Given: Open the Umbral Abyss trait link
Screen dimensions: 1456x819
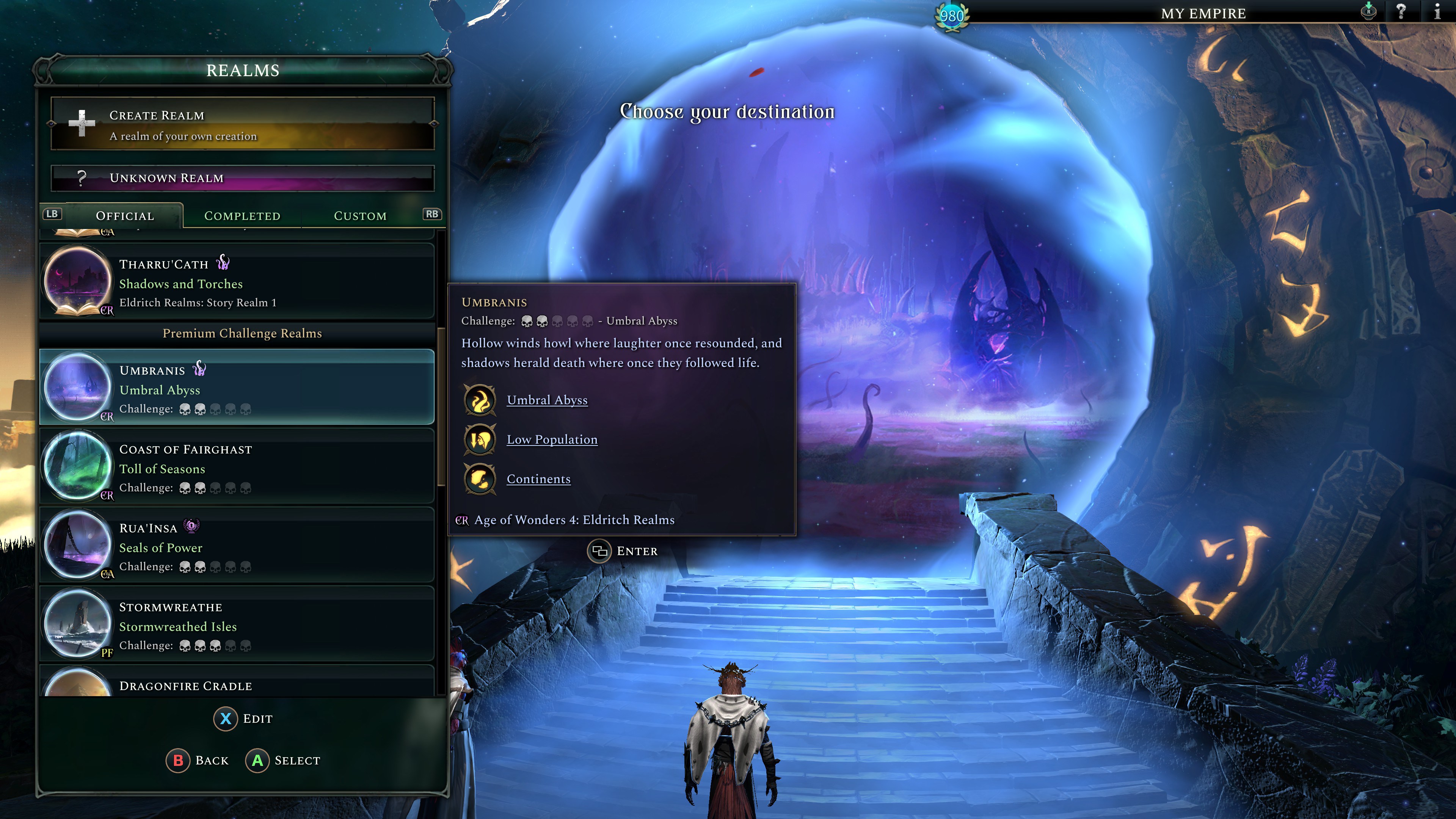Looking at the screenshot, I should pyautogui.click(x=546, y=400).
